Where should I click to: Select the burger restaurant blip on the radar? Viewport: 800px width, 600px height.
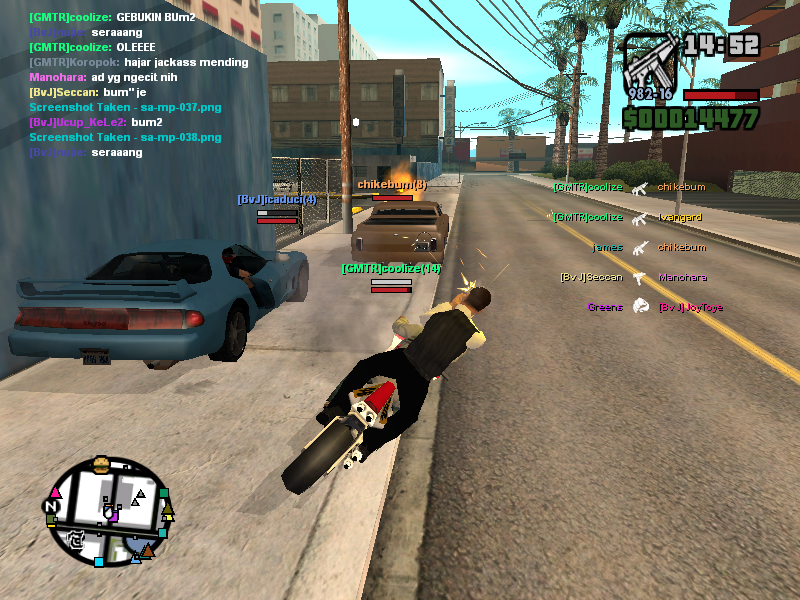[x=100, y=463]
